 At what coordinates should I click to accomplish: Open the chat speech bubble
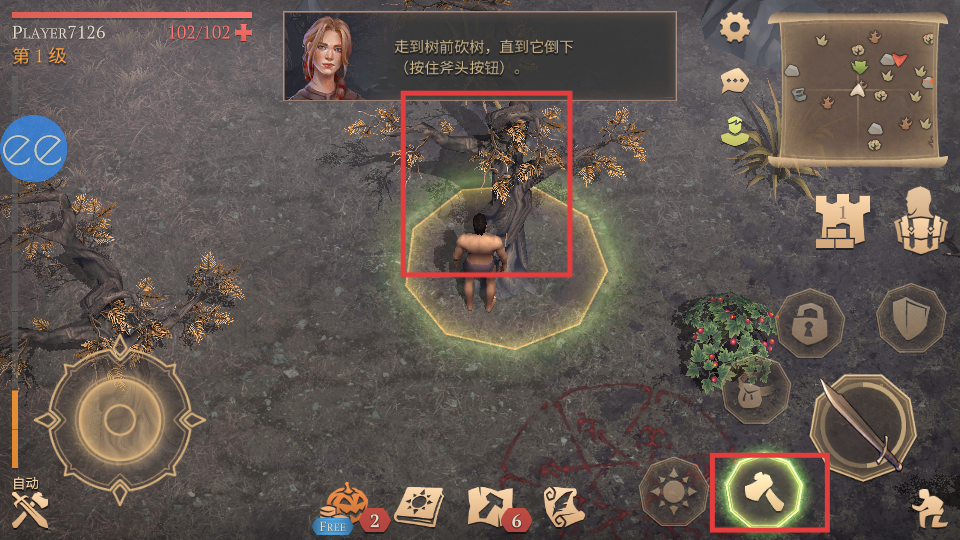point(735,81)
